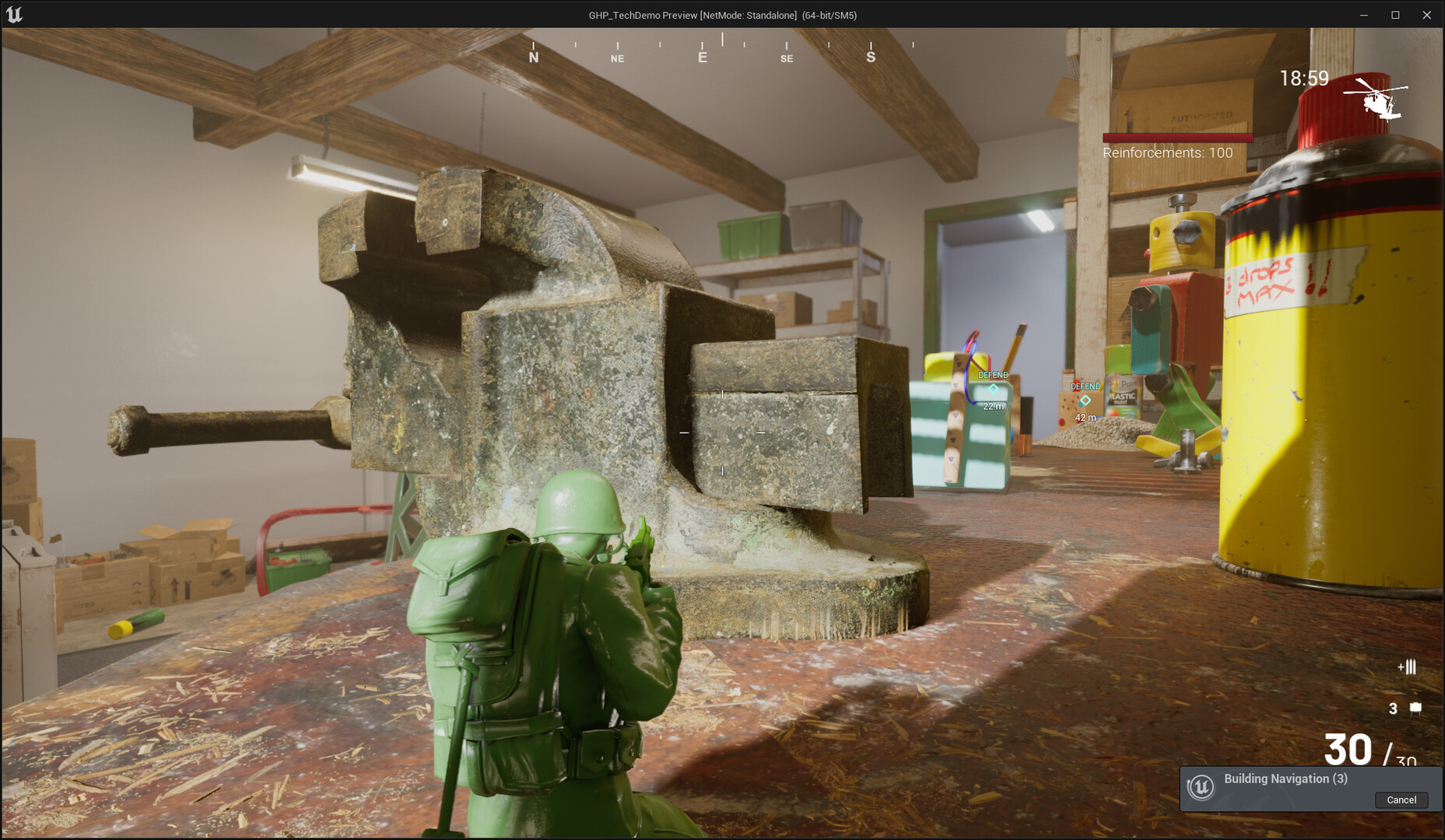Click the Unreal Engine logo in title bar
This screenshot has width=1445, height=840.
click(16, 14)
